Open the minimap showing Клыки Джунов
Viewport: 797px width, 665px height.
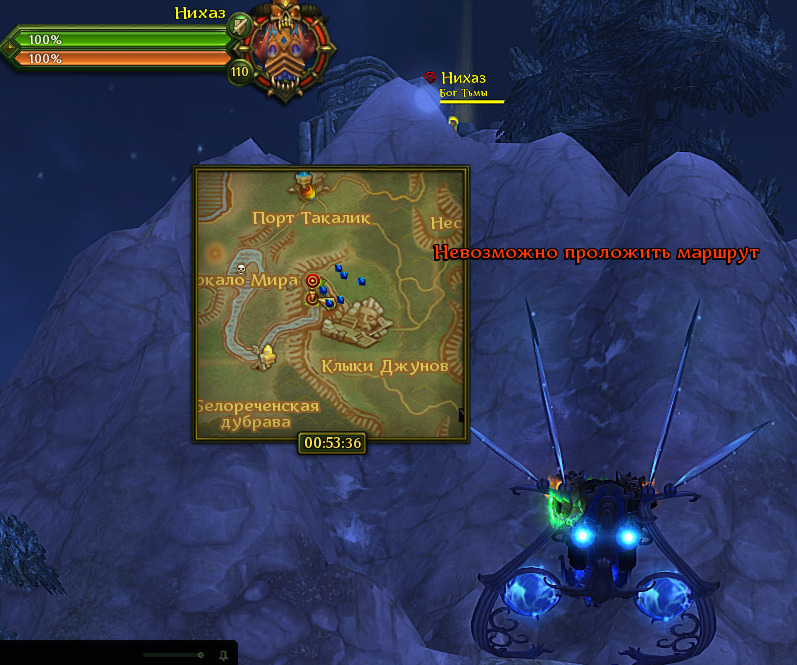pos(331,304)
